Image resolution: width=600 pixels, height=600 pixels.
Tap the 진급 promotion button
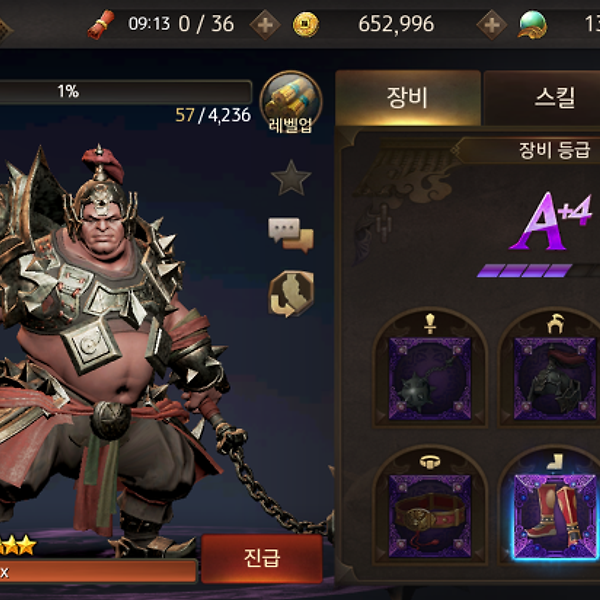tap(262, 558)
